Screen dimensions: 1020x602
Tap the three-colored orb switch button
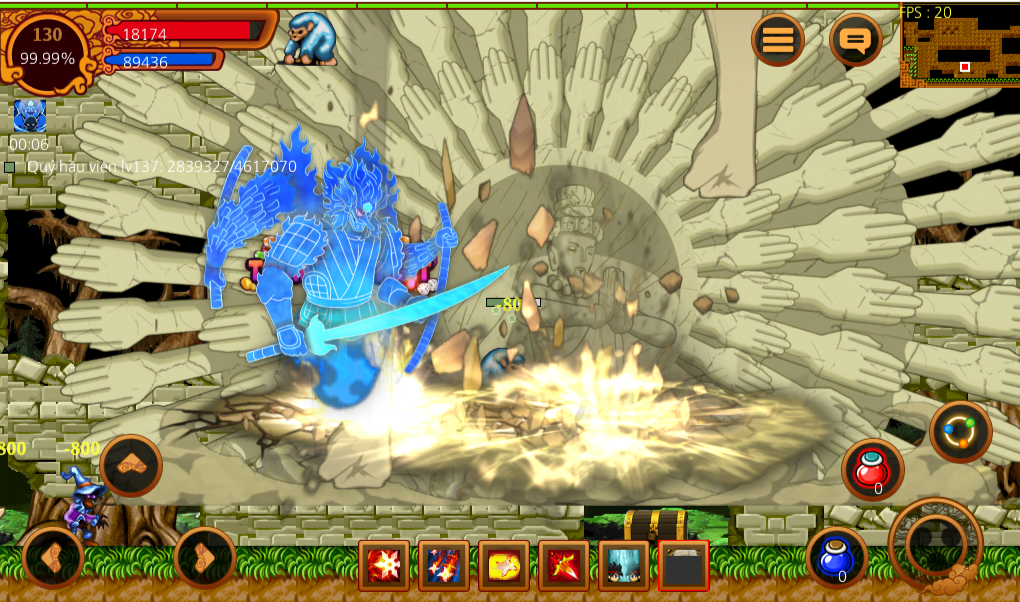click(960, 431)
